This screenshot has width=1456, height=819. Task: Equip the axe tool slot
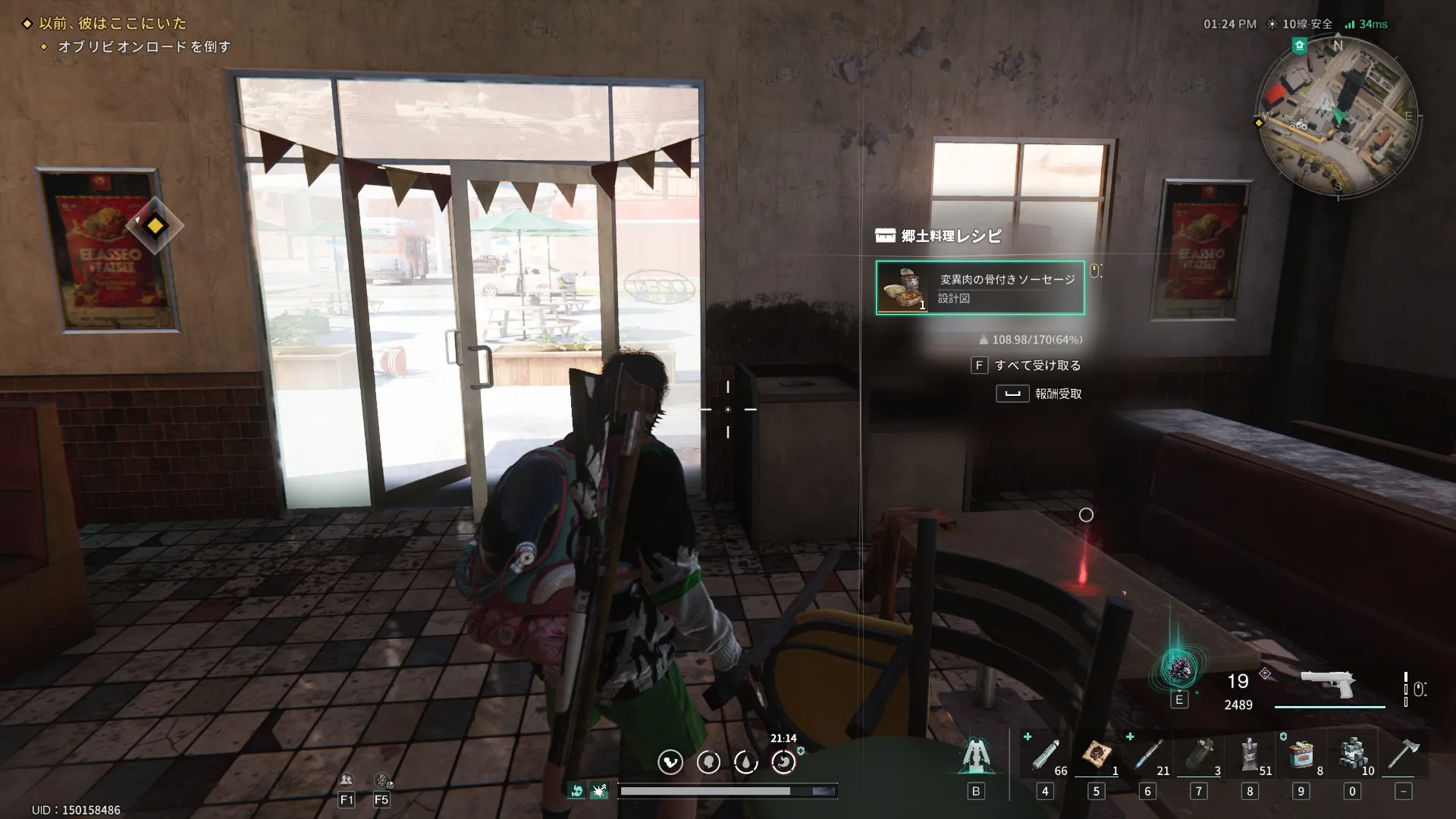(x=1403, y=755)
